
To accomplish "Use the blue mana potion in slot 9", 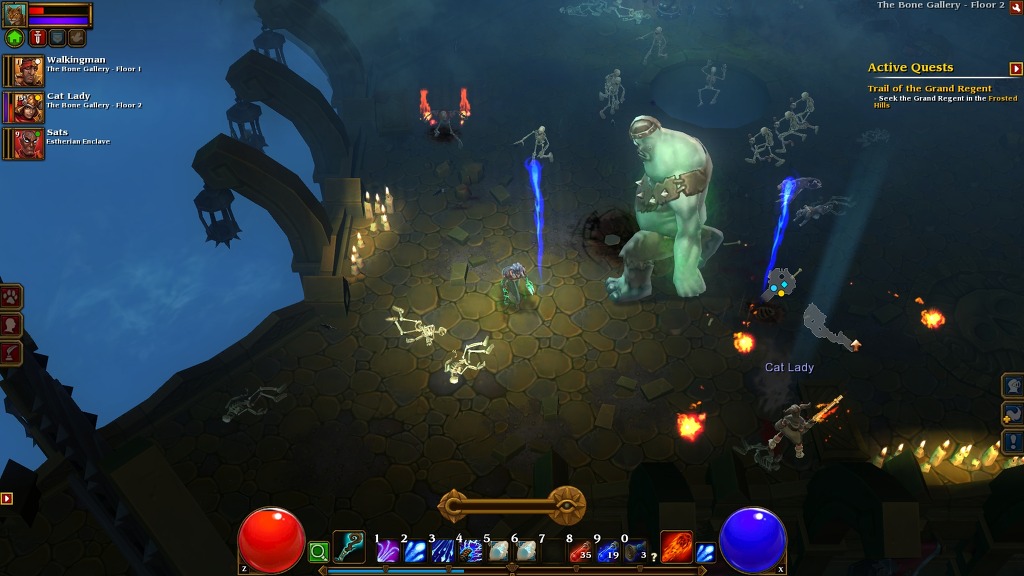I will click(607, 551).
